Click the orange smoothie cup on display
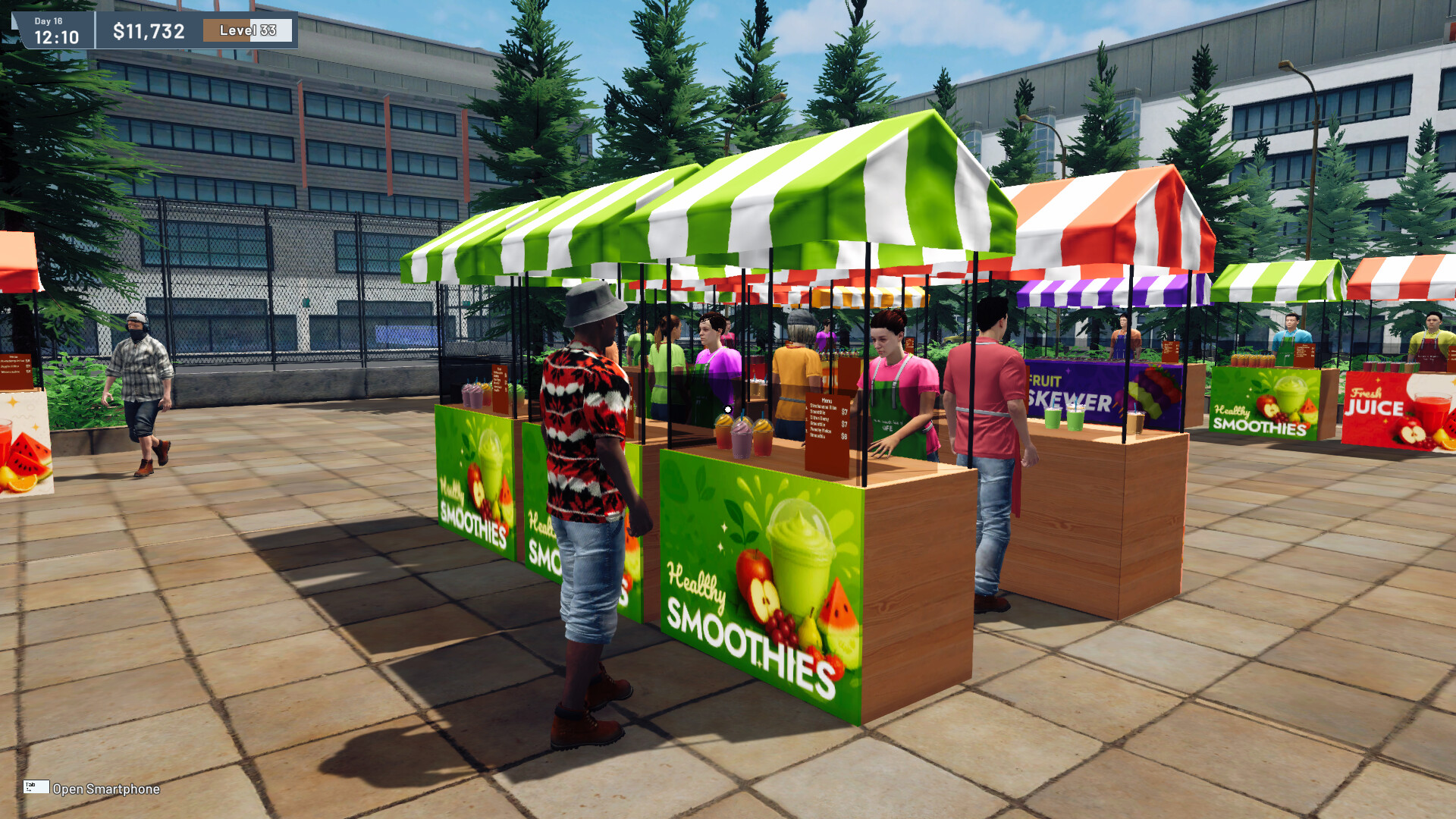Viewport: 1456px width, 819px height. (x=762, y=438)
